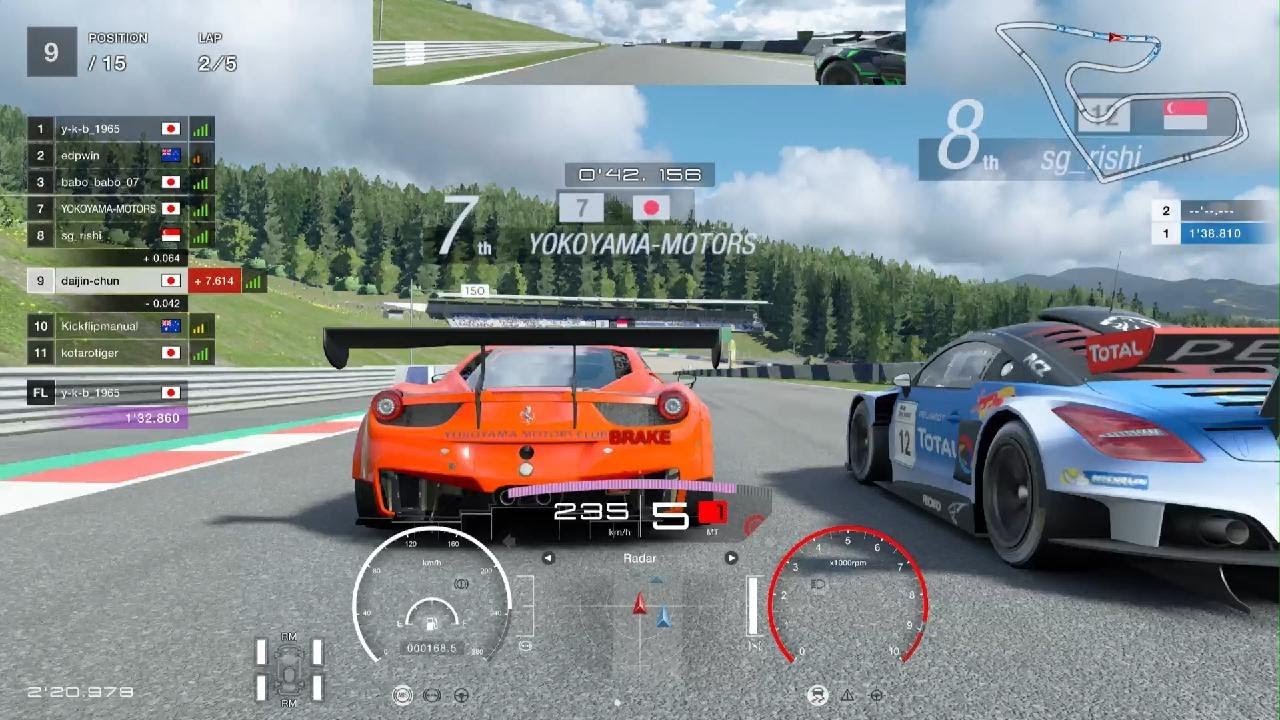
Task: Click the Radar proximity display
Action: [640, 610]
